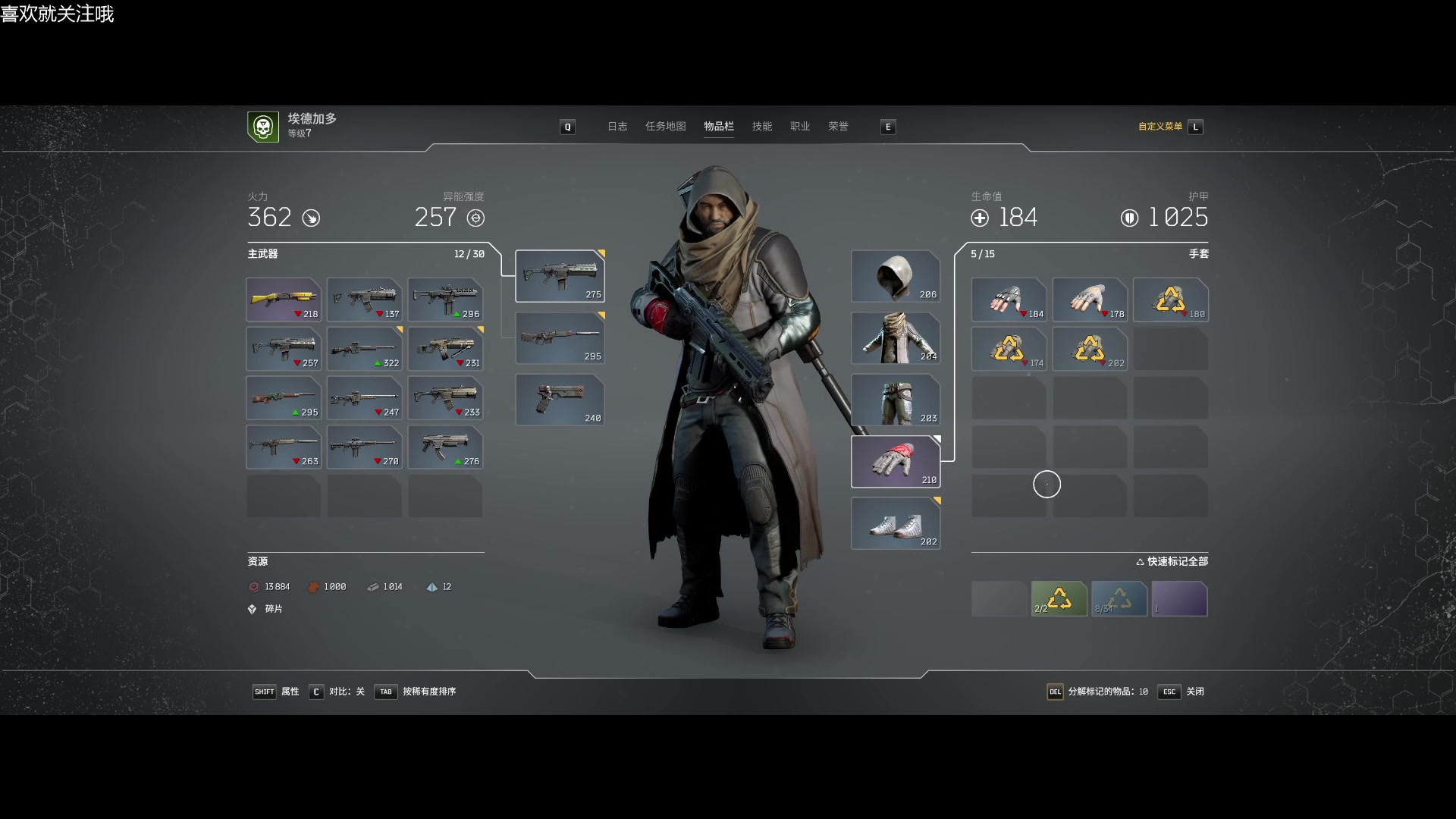Viewport: 1456px width, 819px height.
Task: Toggle the purple rarity quick-mark filter
Action: click(1179, 599)
